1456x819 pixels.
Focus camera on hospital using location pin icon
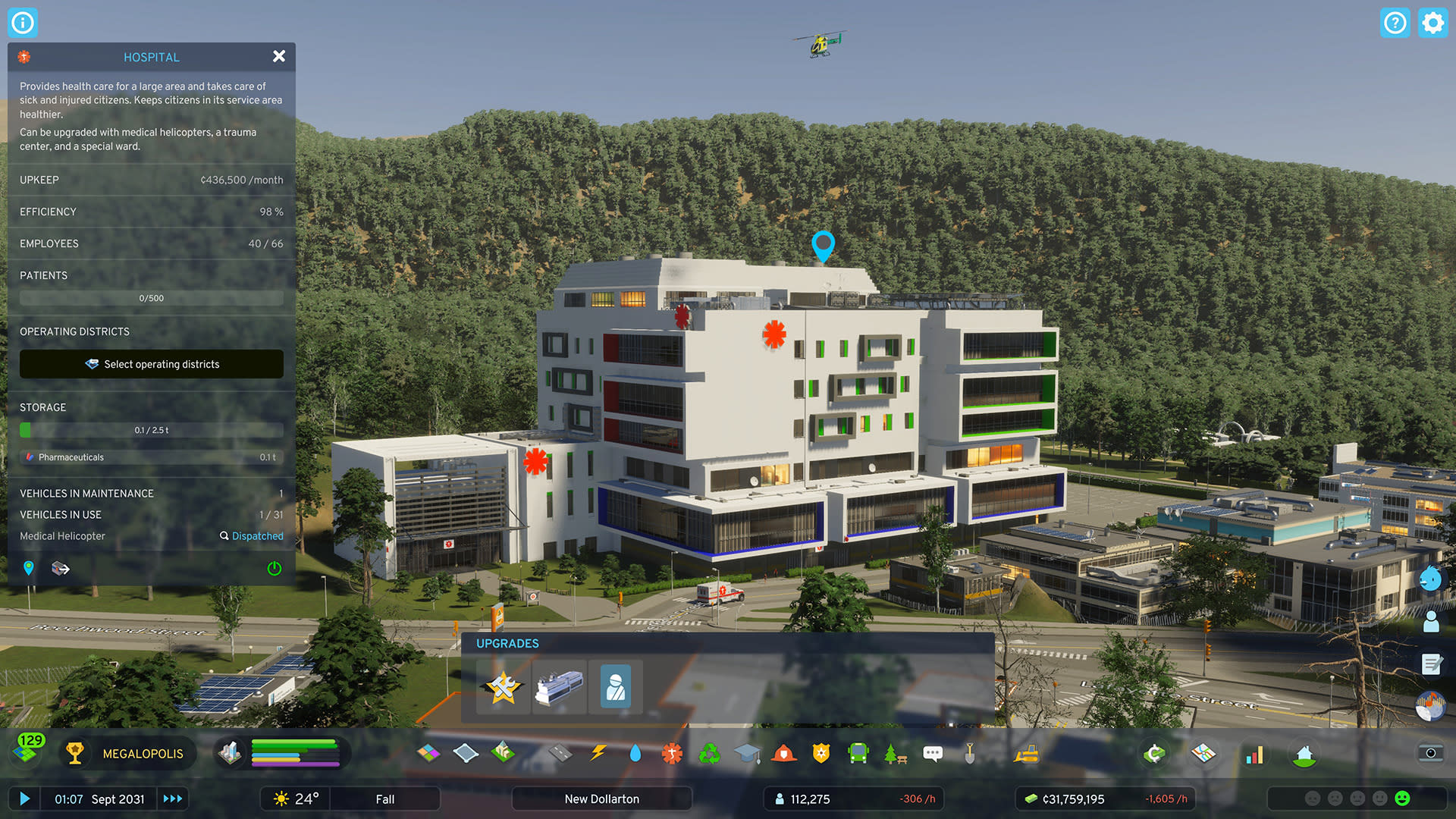coord(28,568)
